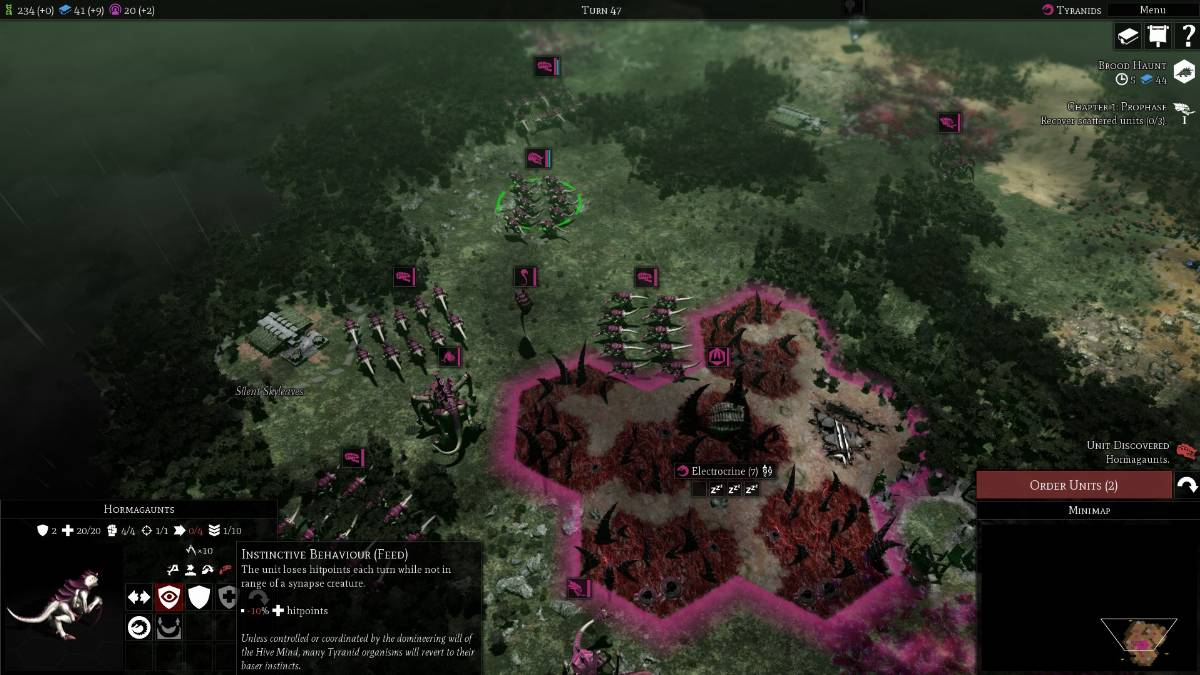
Task: Open the Unit Discovered Hormagaunts notification
Action: [x=1186, y=452]
